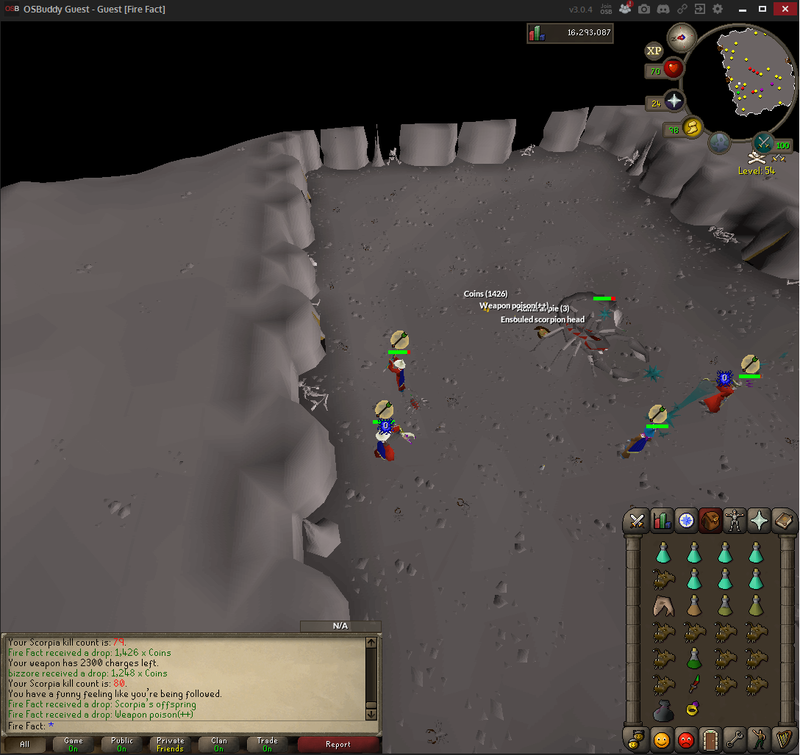Open the Settings wrench tab
Viewport: 800px width, 755px height.
point(734,740)
